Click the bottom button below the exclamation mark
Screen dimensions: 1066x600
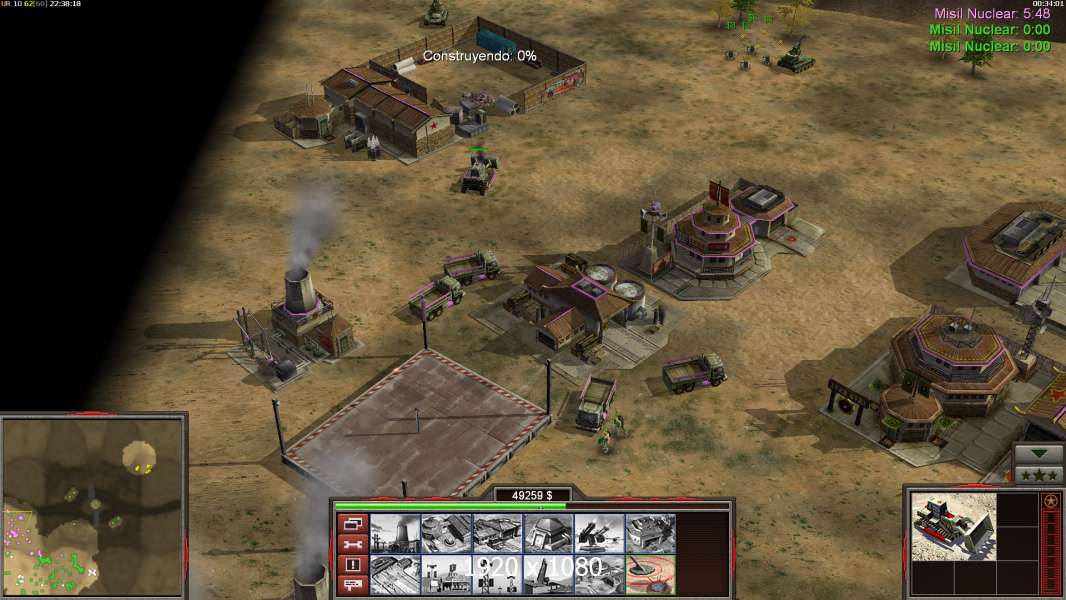(x=352, y=584)
